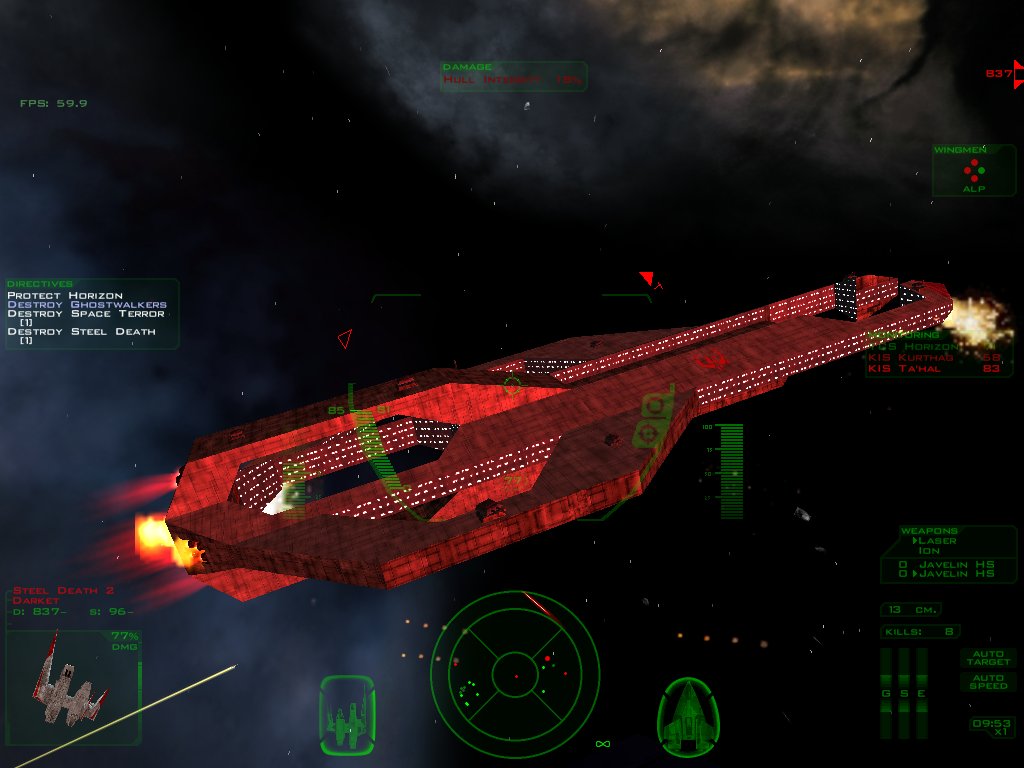Click the Wingmen status panel
This screenshot has height=768, width=1024.
coord(973,171)
